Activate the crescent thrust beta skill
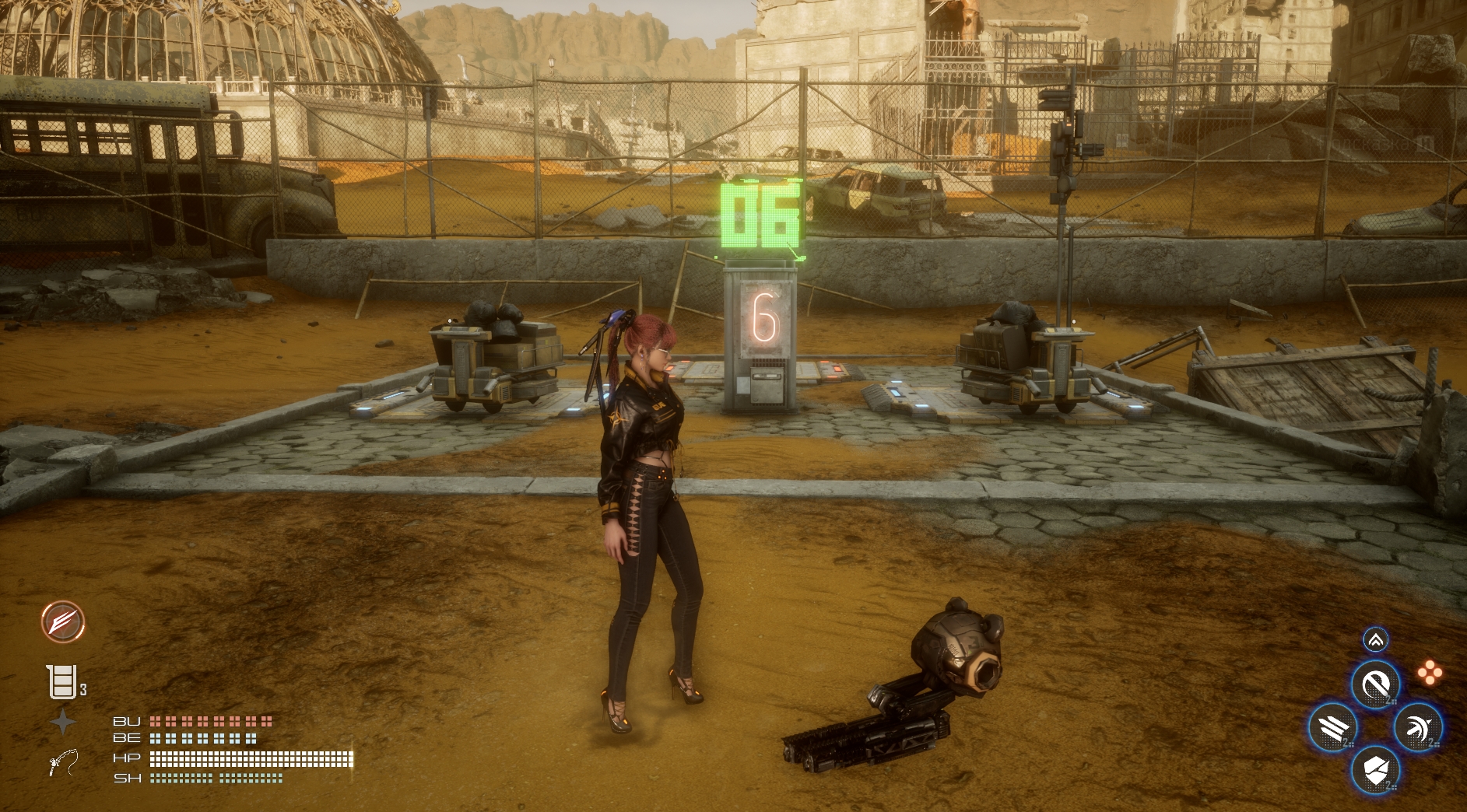This screenshot has height=812, width=1467. (1417, 728)
